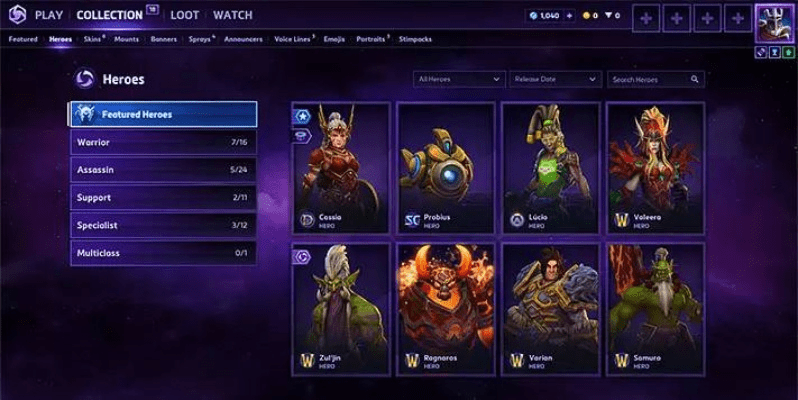Viewport: 798px width, 400px height.
Task: Go to the WATCH section
Action: (x=232, y=15)
